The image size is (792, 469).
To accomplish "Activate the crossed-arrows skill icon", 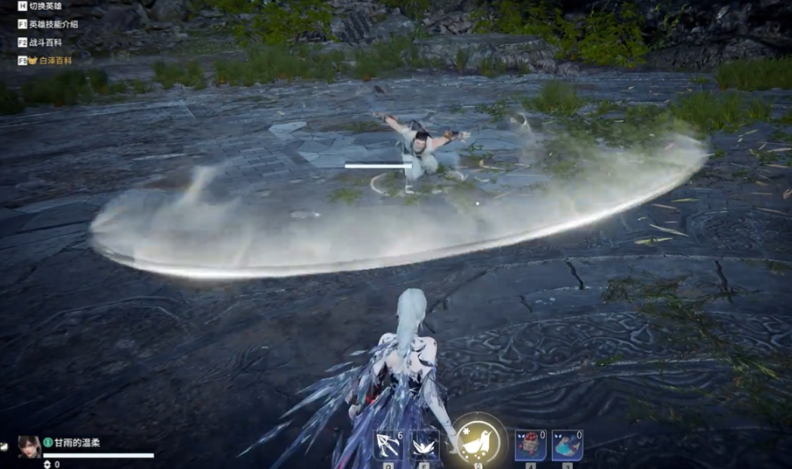I will pyautogui.click(x=388, y=445).
